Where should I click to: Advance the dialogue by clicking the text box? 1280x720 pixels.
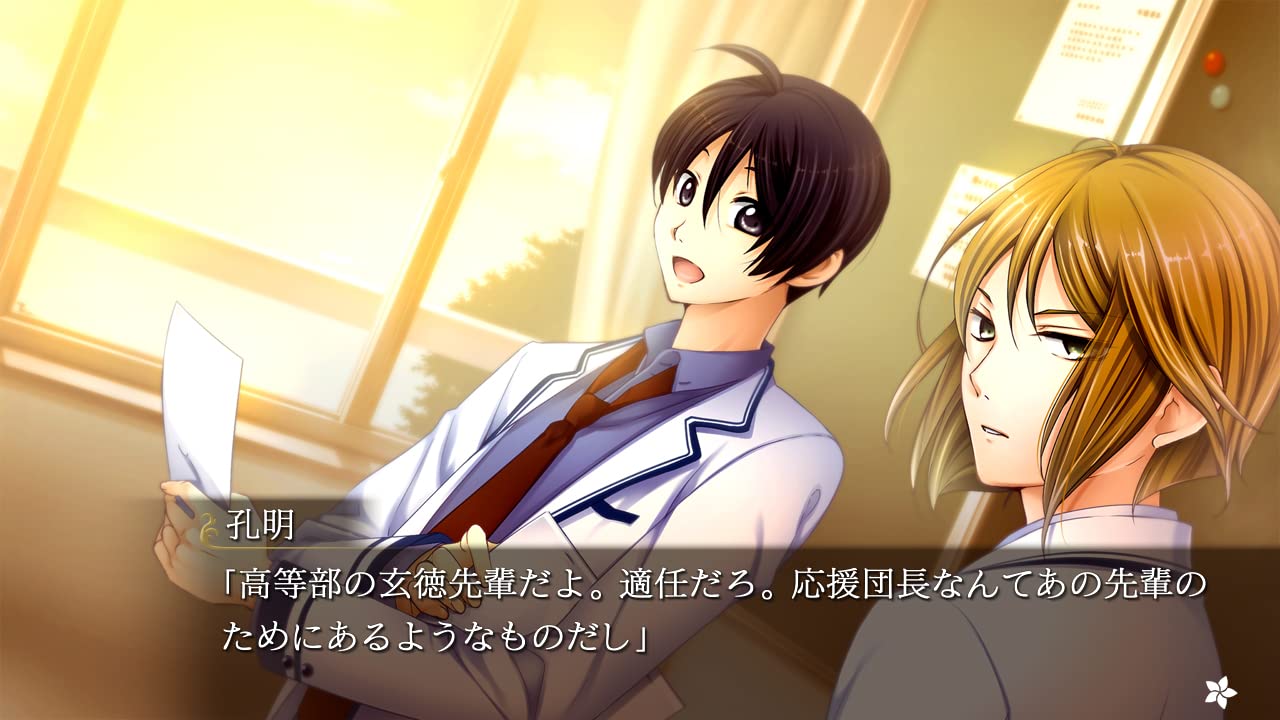tap(700, 612)
